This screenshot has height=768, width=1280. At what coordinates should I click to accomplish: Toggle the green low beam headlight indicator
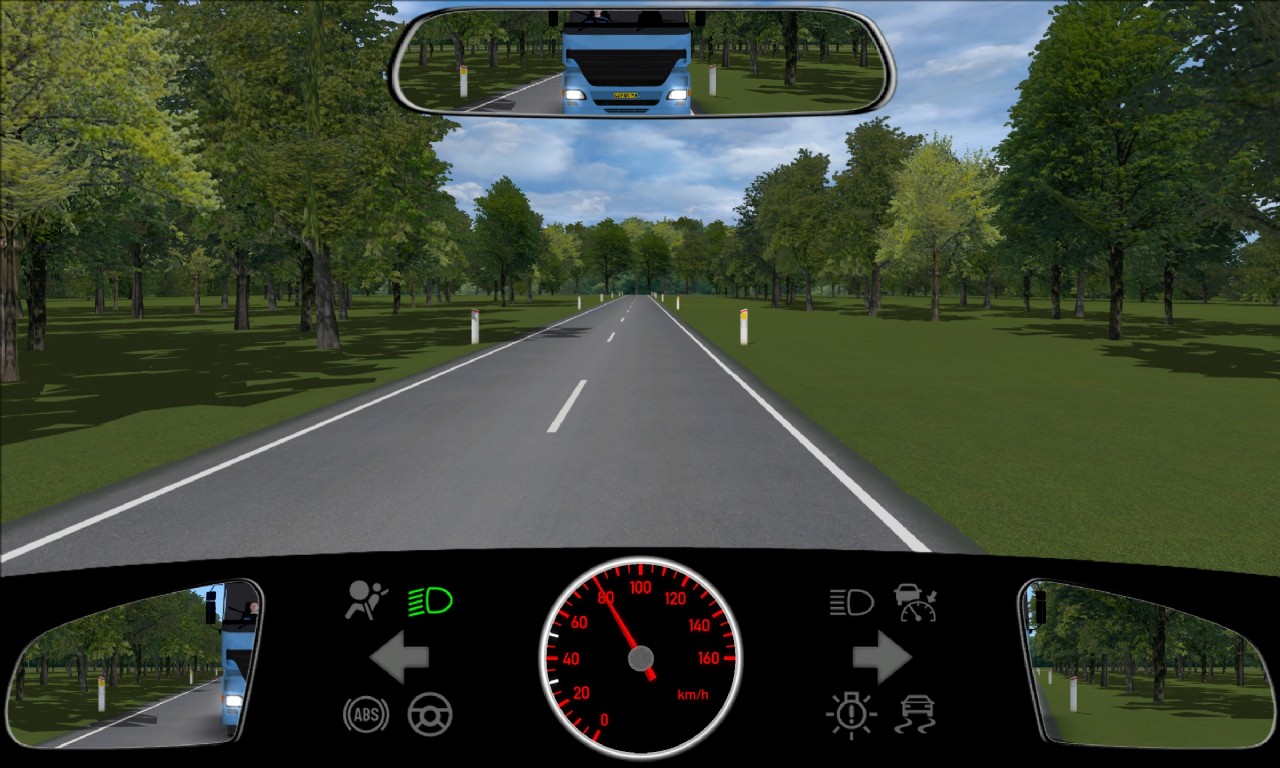coord(430,601)
